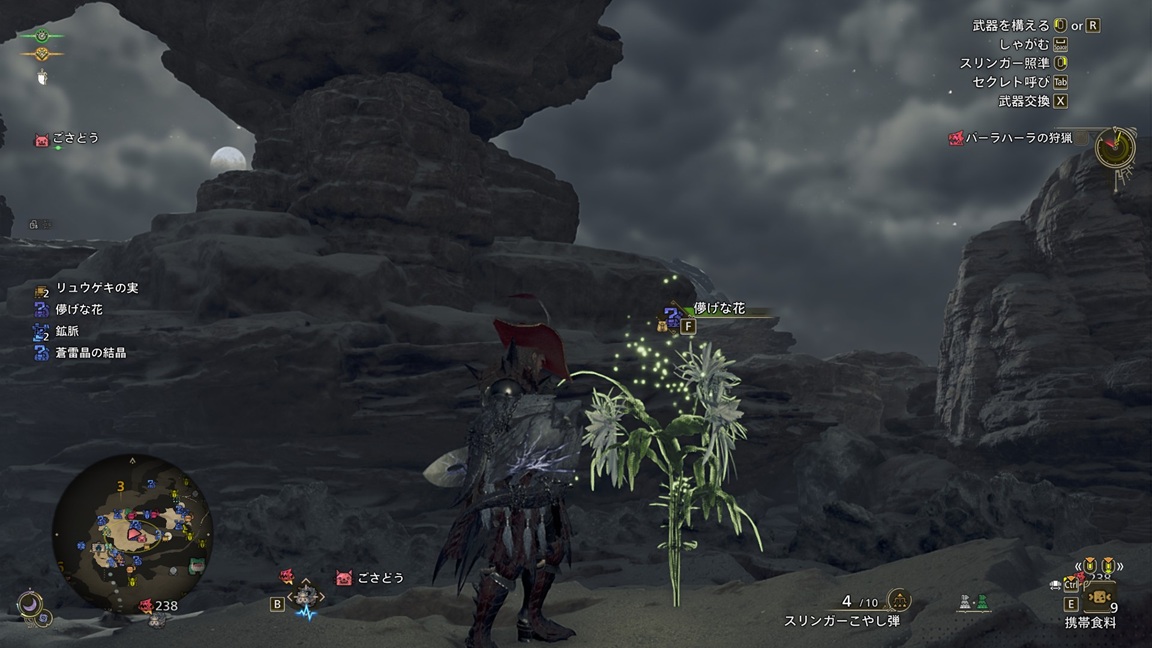The width and height of the screenshot is (1152, 648).
Task: Select リュウゲキの実 in the nearby items list
Action: click(x=96, y=288)
